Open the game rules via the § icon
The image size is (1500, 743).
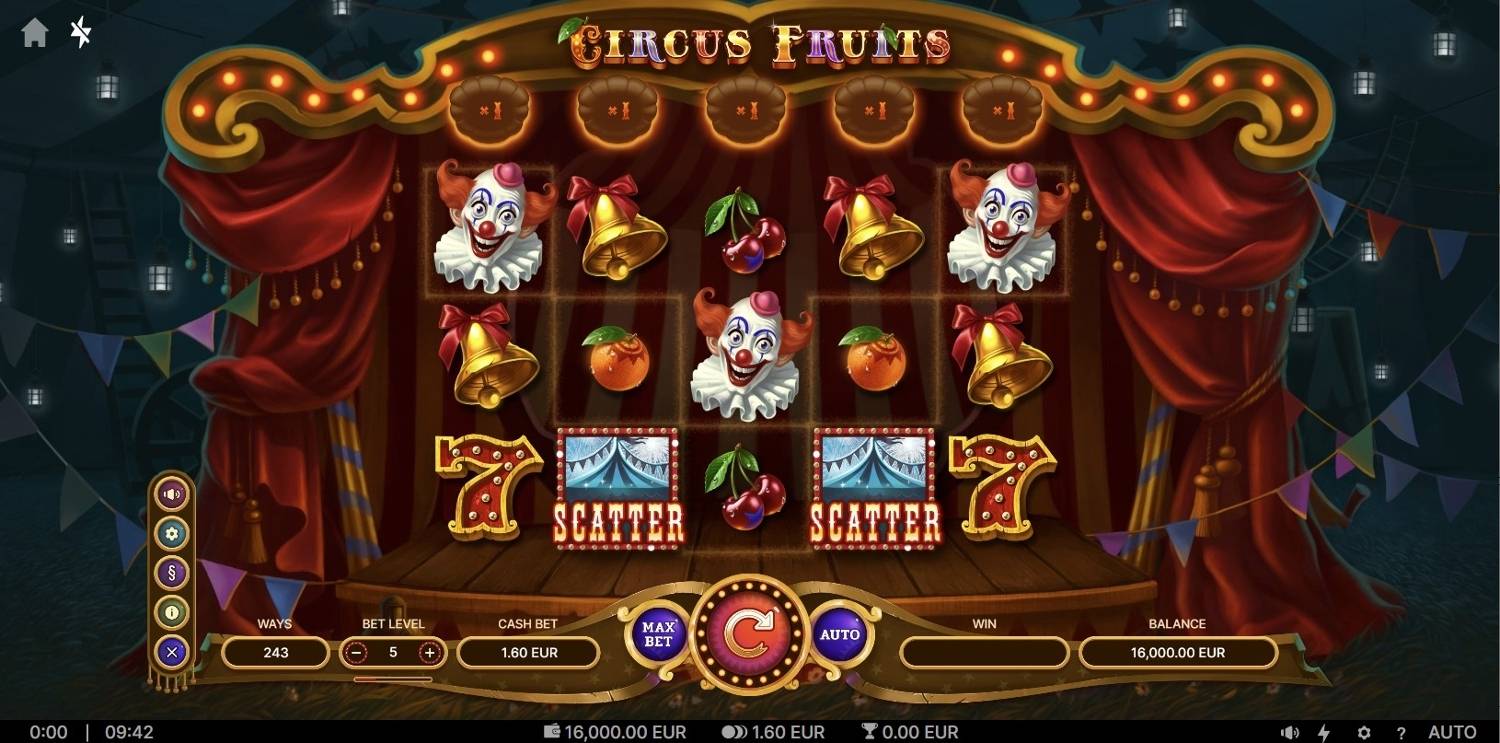click(x=170, y=572)
